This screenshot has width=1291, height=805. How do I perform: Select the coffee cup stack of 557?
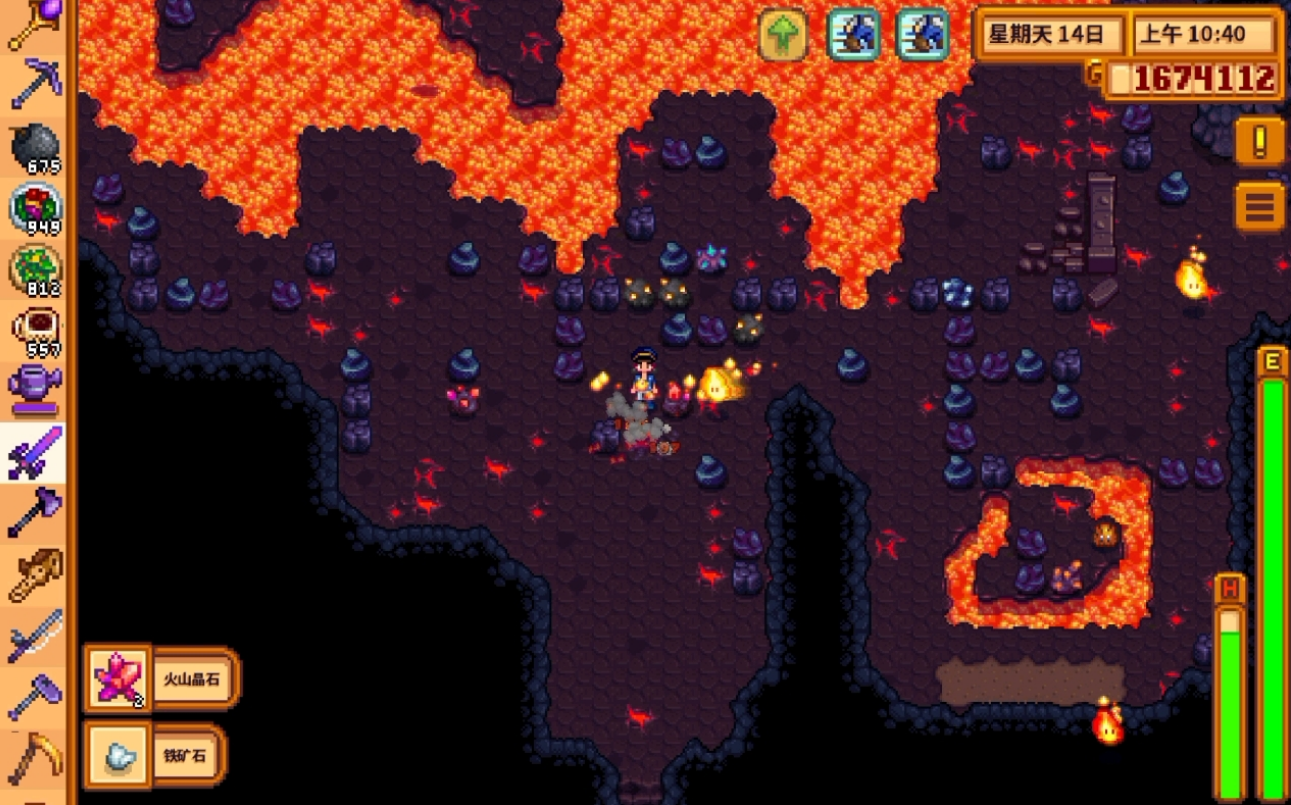[x=35, y=330]
